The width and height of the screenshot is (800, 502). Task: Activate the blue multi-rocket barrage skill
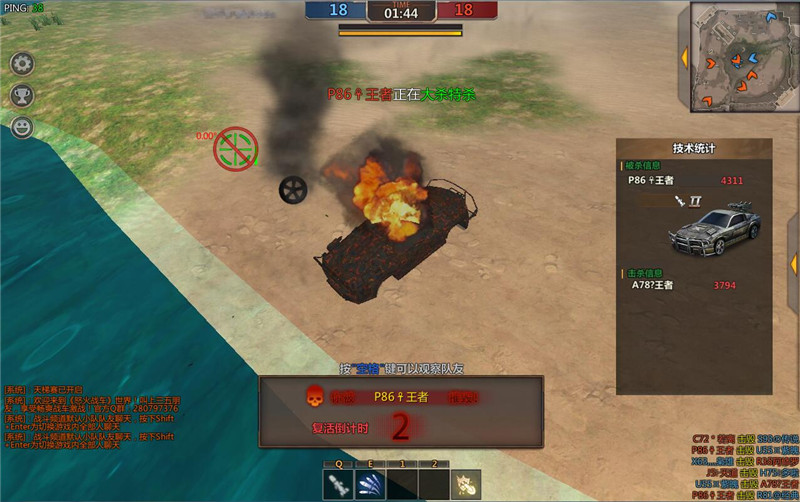click(372, 485)
